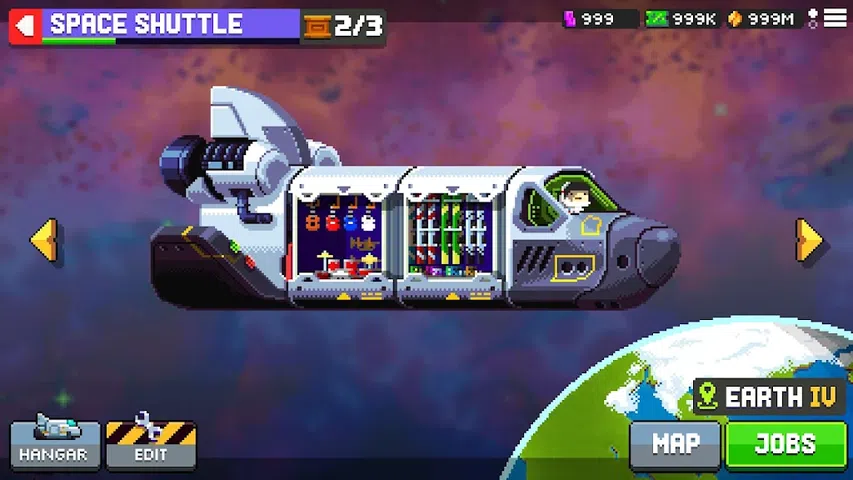Tap the green cash currency counter
This screenshot has height=480, width=853.
[x=681, y=19]
